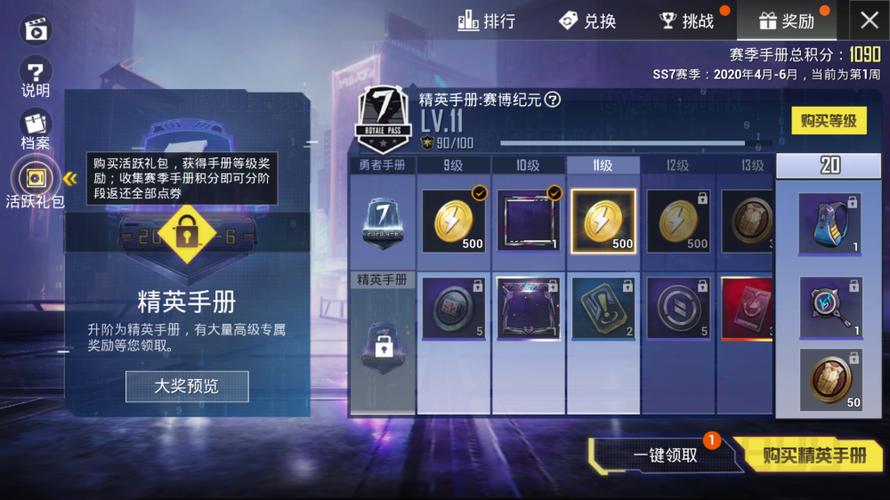
Task: Tap the question mark beside 赛博纪元
Action: coord(552,99)
